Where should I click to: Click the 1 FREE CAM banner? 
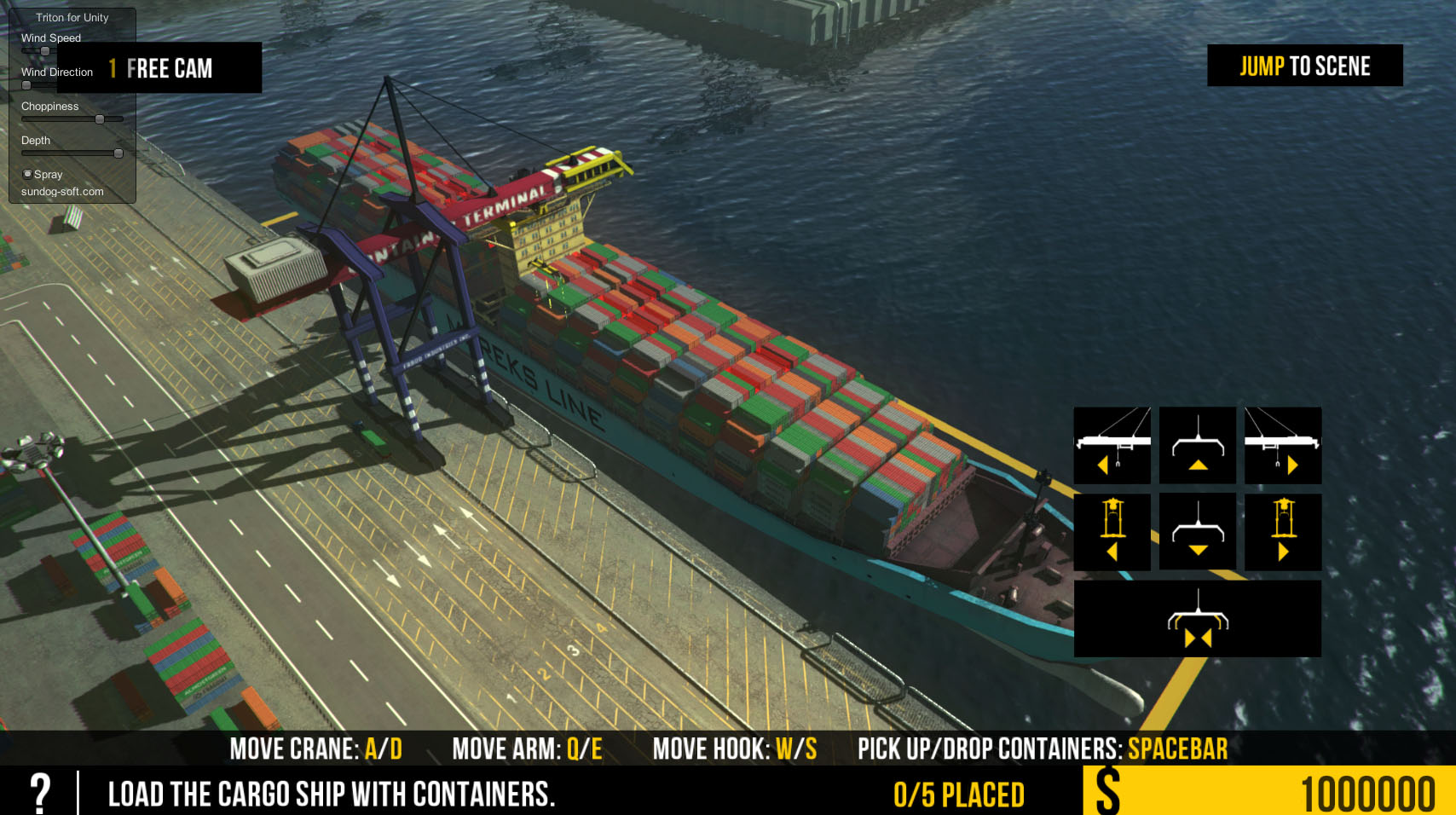pyautogui.click(x=159, y=67)
